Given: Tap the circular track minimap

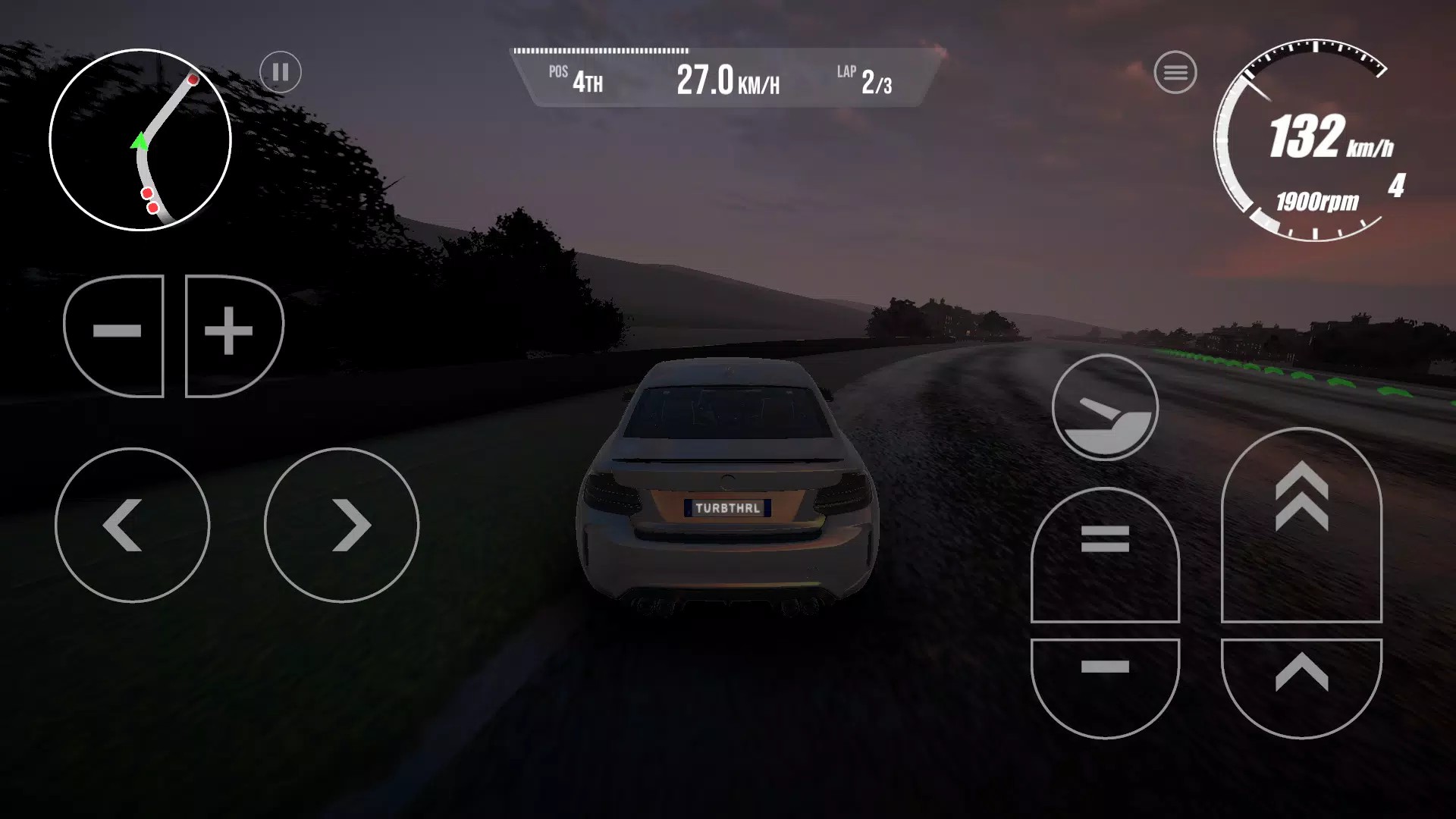Looking at the screenshot, I should pos(140,140).
